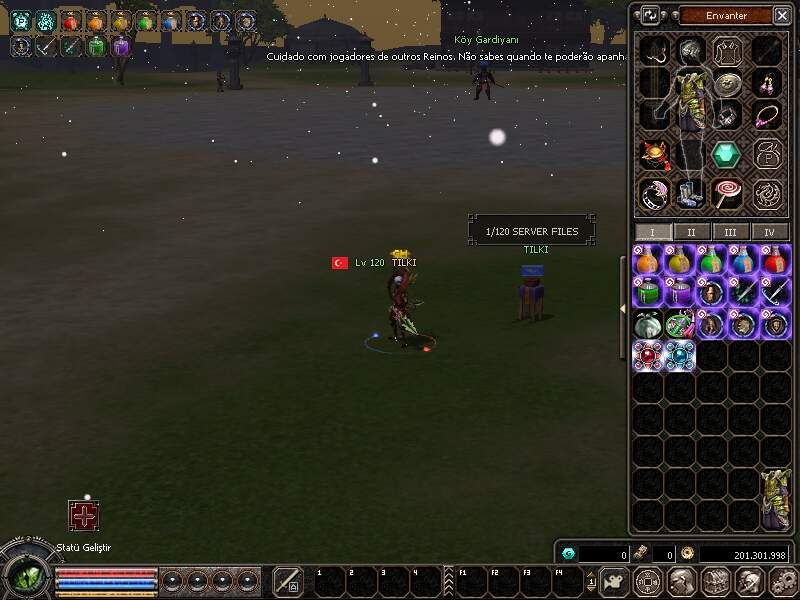Select the swirl lollipop equipment slot
Screen dimensions: 800x600
[726, 192]
